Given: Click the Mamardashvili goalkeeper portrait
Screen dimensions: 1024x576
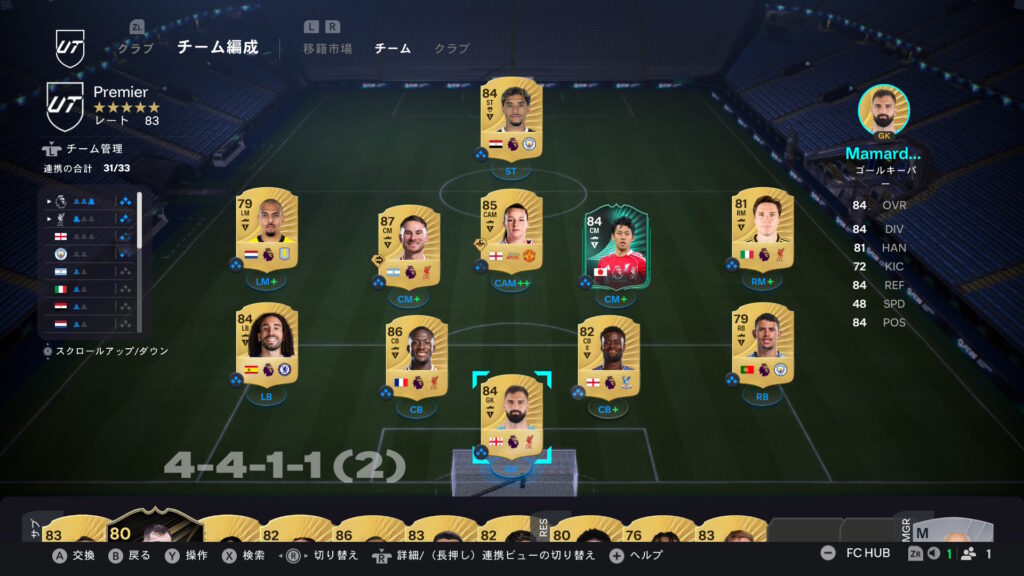Looking at the screenshot, I should [x=884, y=110].
